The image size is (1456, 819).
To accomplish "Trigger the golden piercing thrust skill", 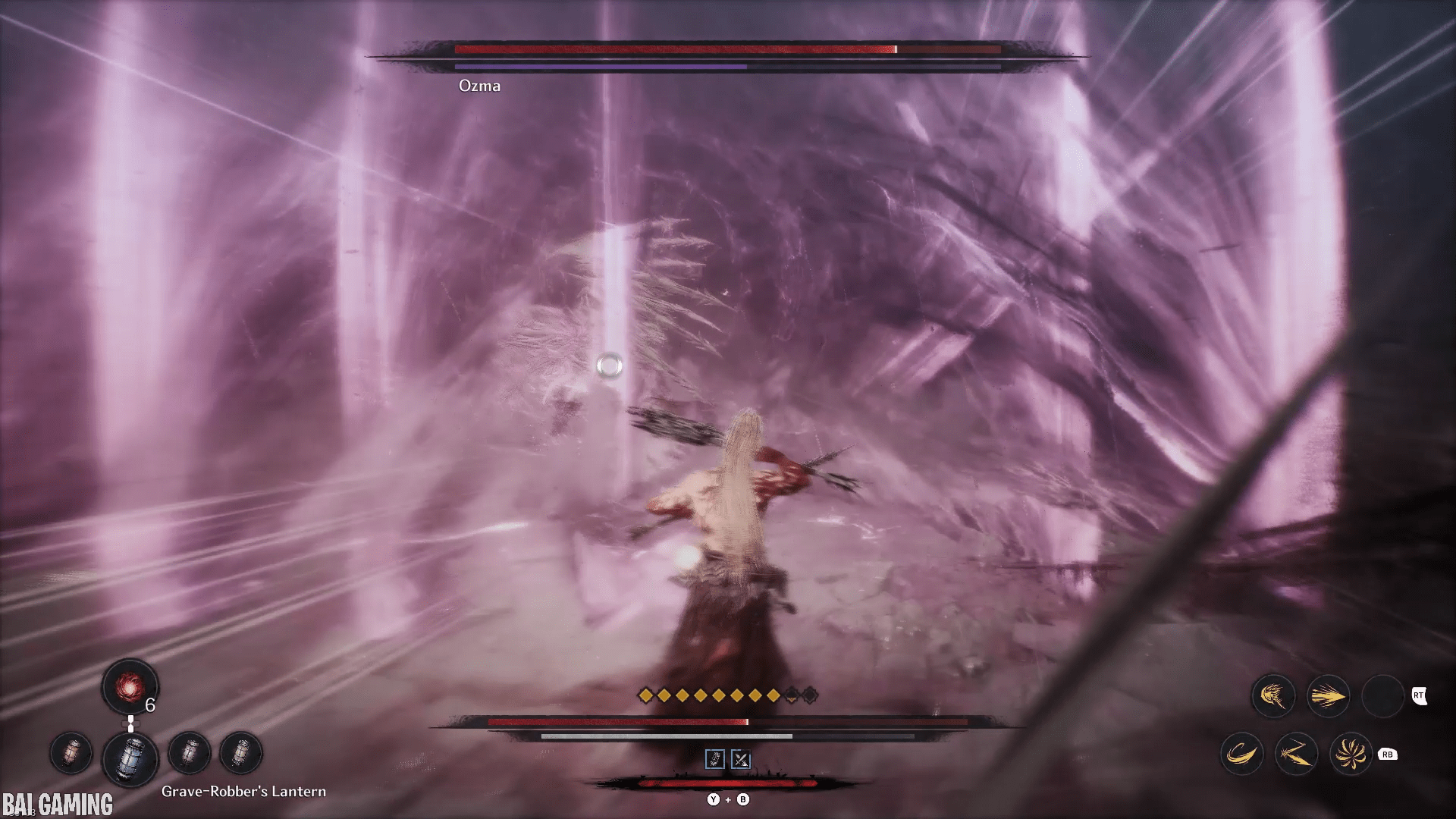I will pyautogui.click(x=1327, y=695).
